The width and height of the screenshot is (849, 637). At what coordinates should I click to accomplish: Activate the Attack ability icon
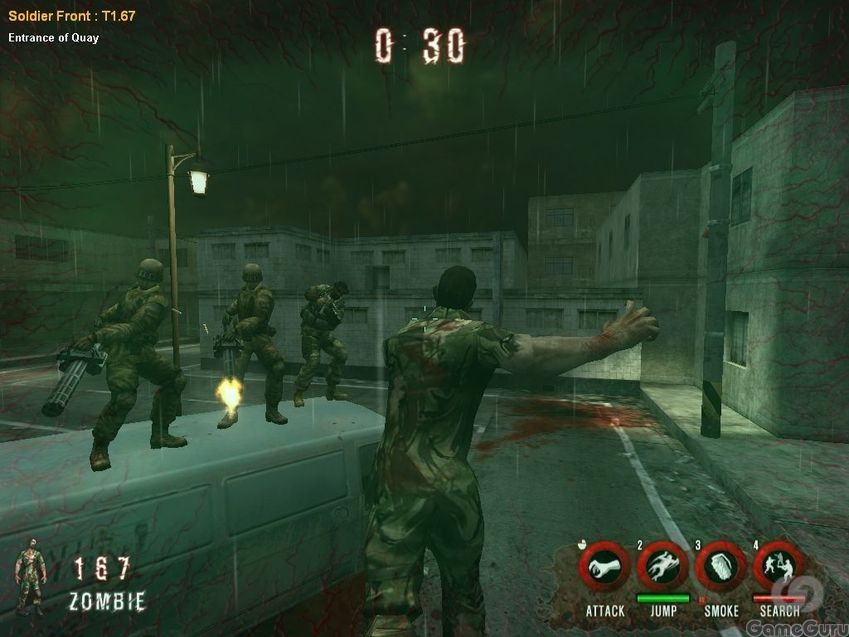tap(604, 568)
